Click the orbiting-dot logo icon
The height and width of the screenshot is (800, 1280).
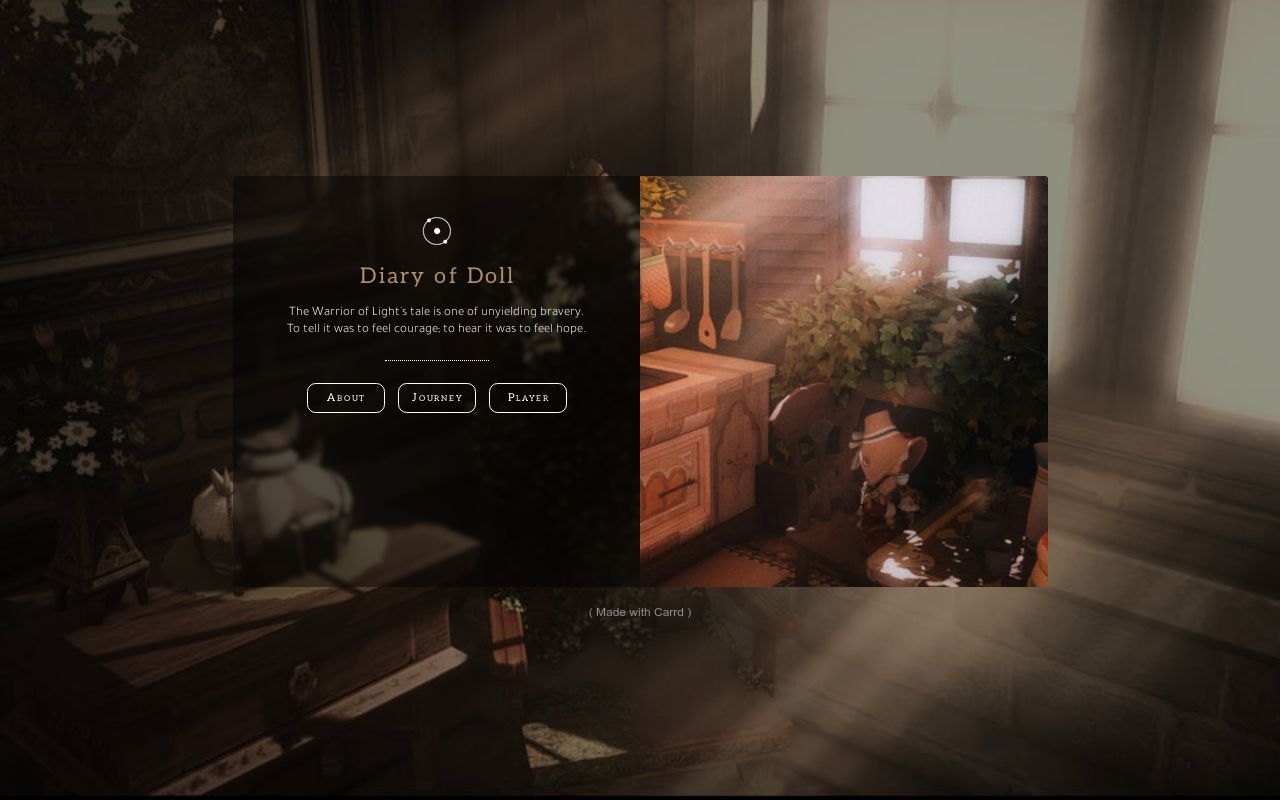437,231
